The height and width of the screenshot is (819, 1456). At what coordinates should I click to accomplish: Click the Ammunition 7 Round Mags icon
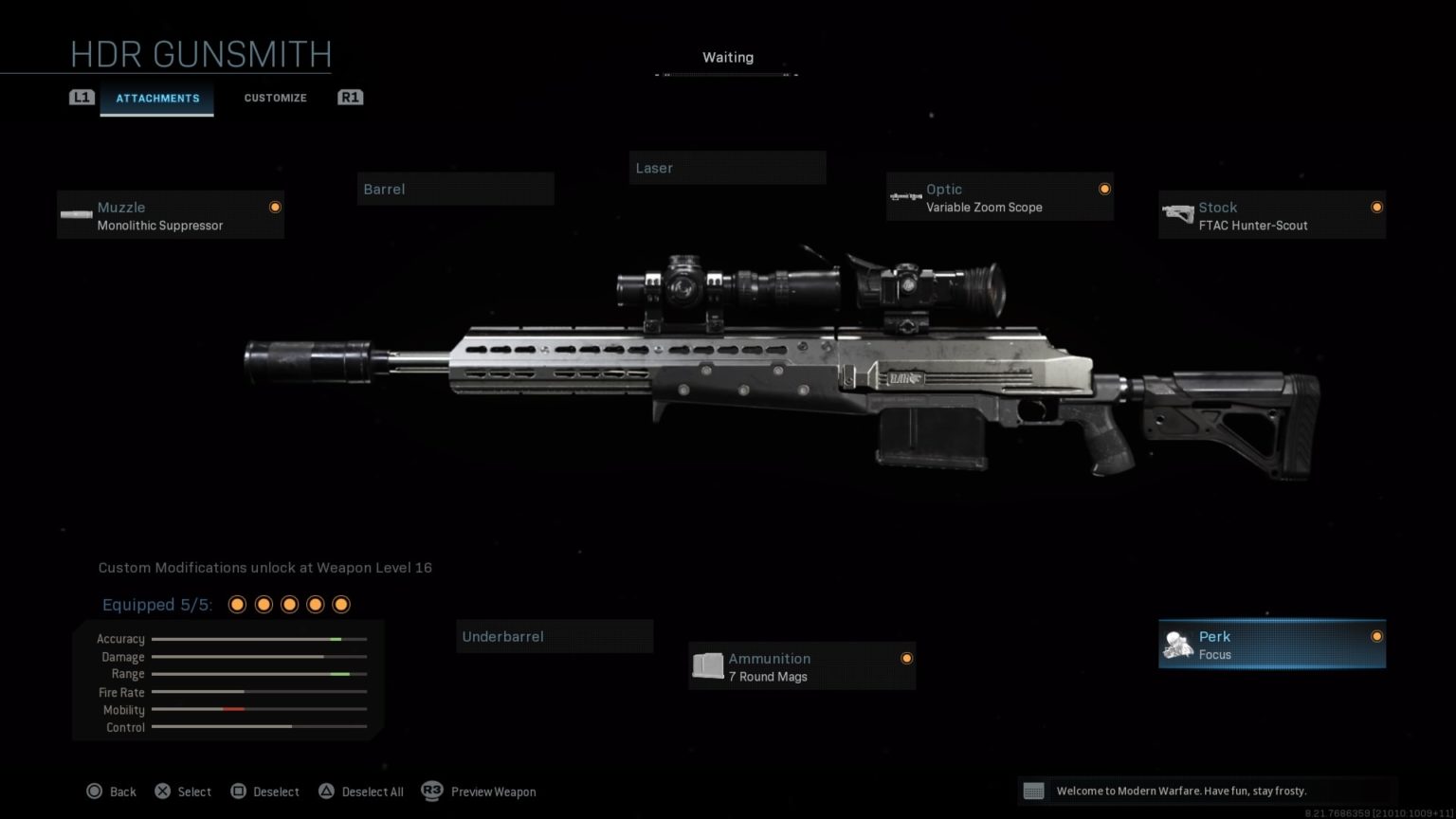coord(707,665)
